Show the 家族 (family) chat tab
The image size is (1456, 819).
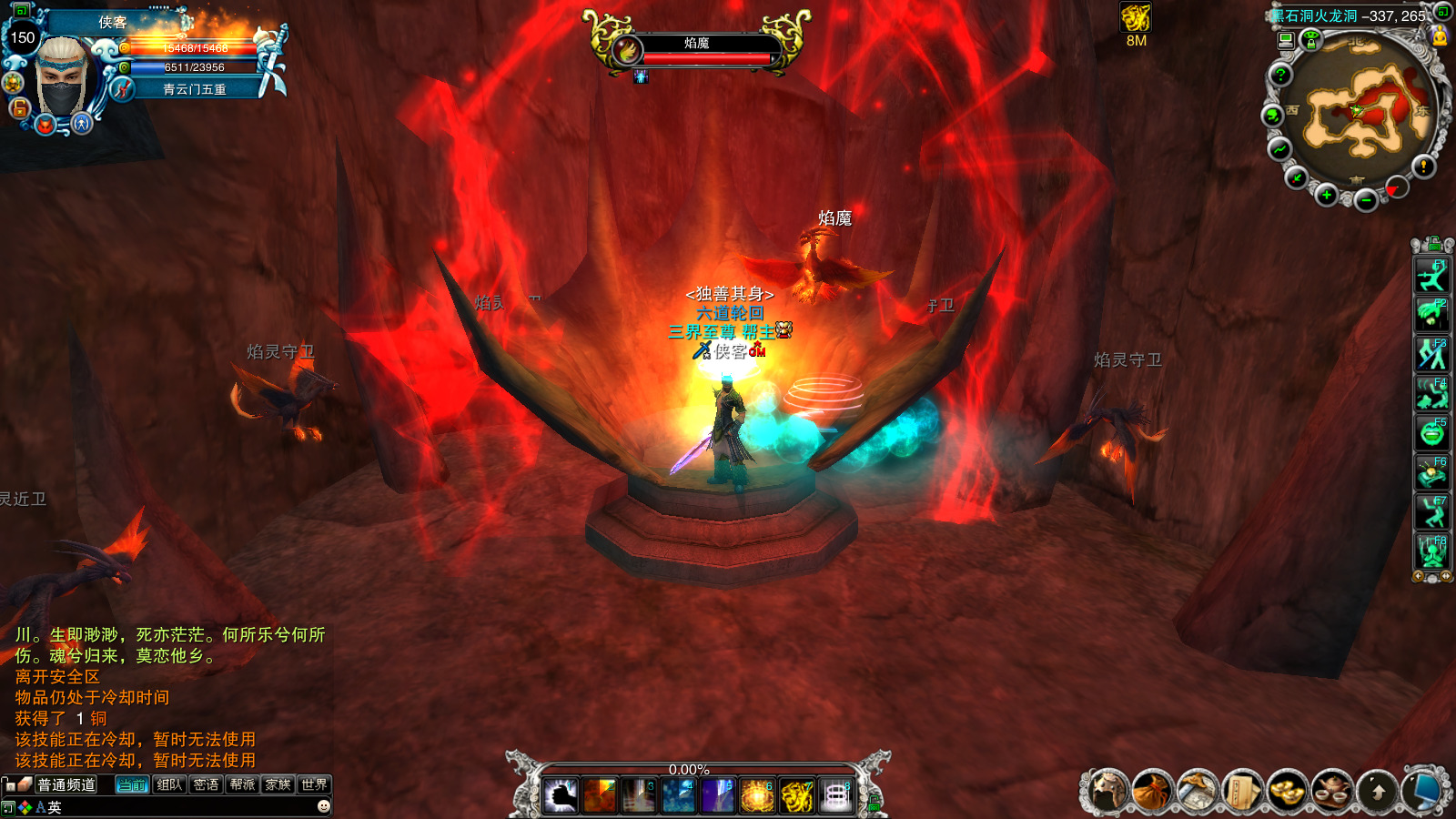click(x=278, y=784)
